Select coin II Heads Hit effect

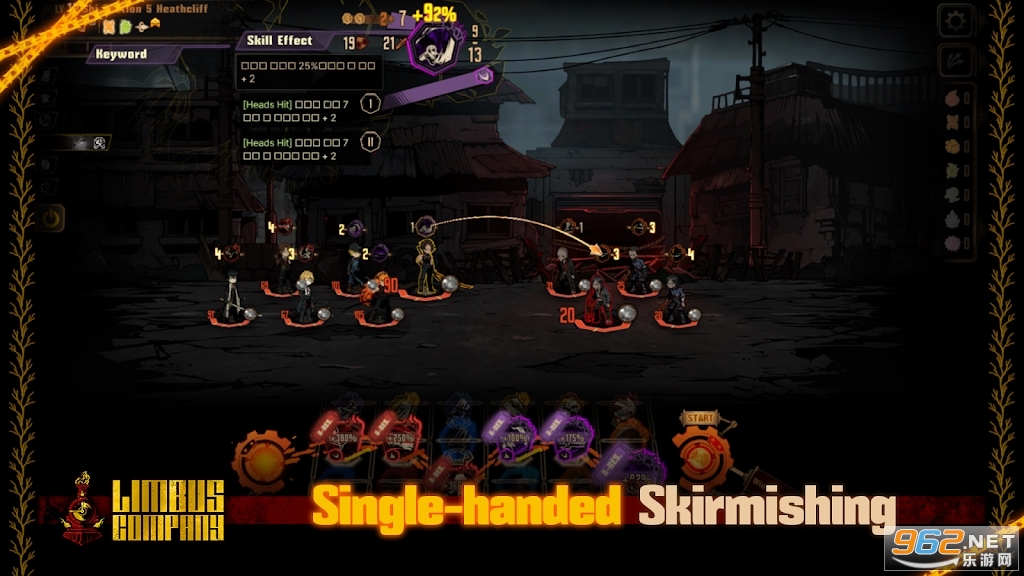pyautogui.click(x=370, y=143)
